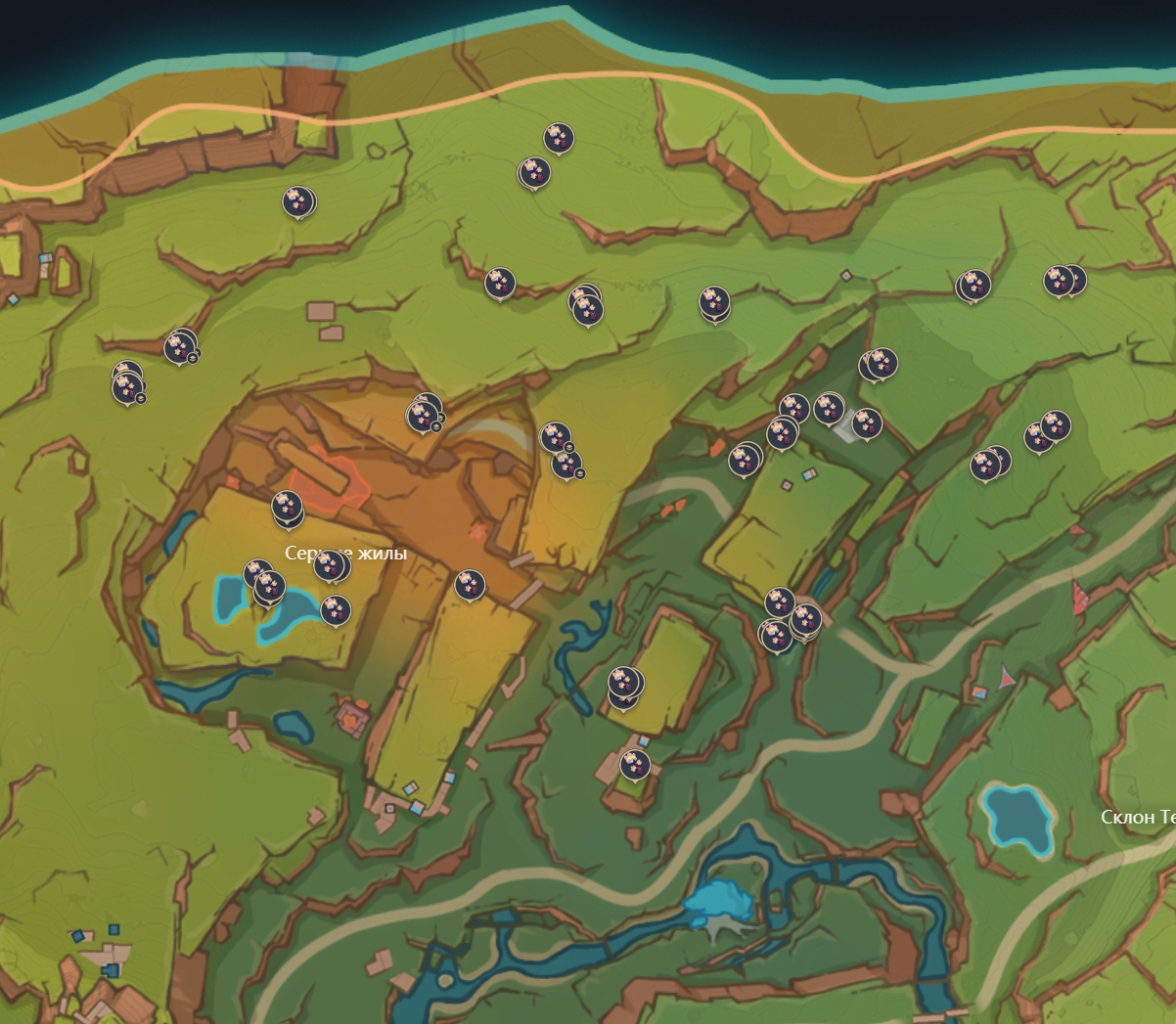Select the map marker overlapping the Сердце жилы label
Image resolution: width=1176 pixels, height=1024 pixels.
pyautogui.click(x=331, y=564)
